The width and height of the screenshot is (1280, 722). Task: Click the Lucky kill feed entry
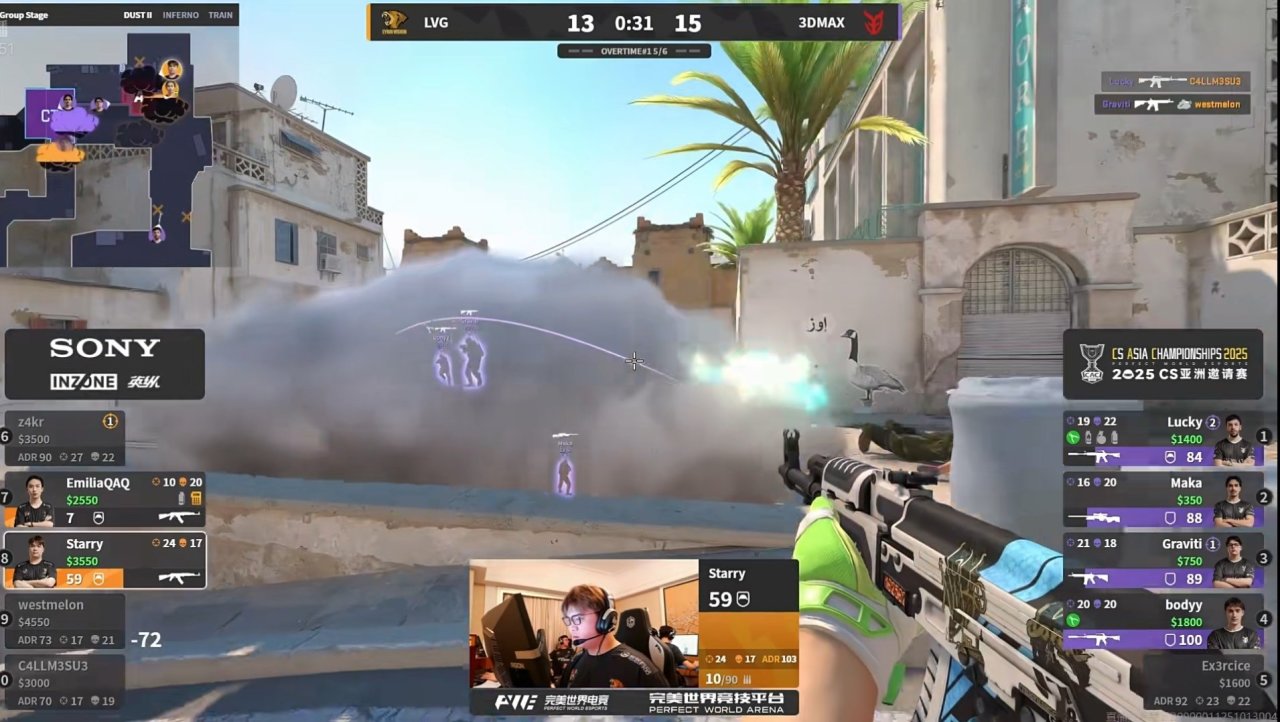[1175, 81]
